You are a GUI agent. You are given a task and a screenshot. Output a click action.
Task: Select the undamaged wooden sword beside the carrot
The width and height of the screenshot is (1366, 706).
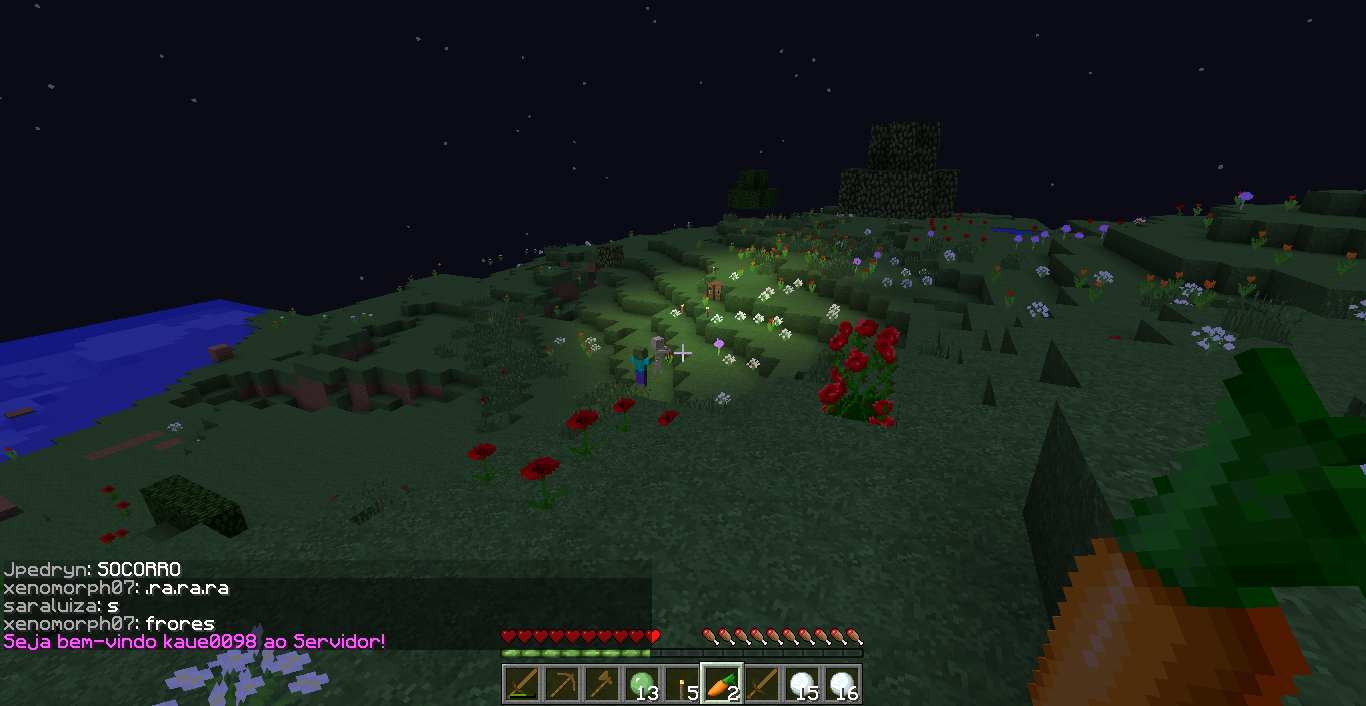(762, 684)
